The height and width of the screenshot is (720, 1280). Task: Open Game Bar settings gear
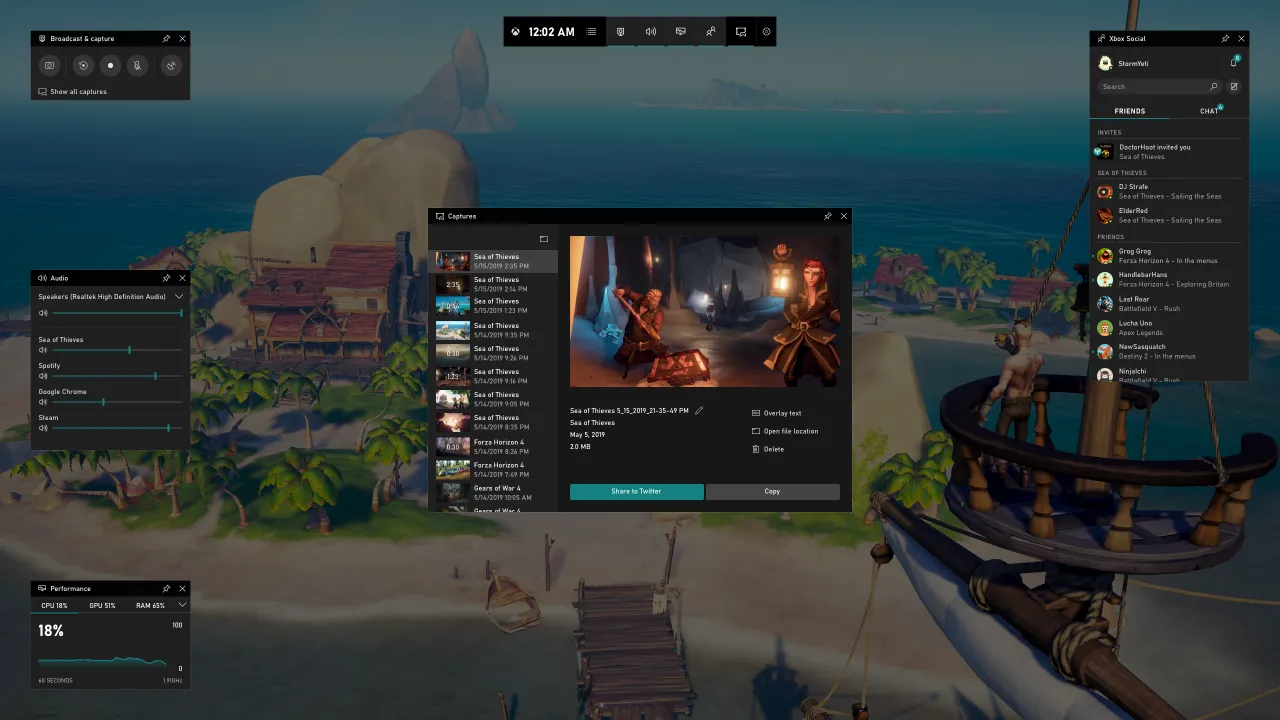(x=766, y=31)
